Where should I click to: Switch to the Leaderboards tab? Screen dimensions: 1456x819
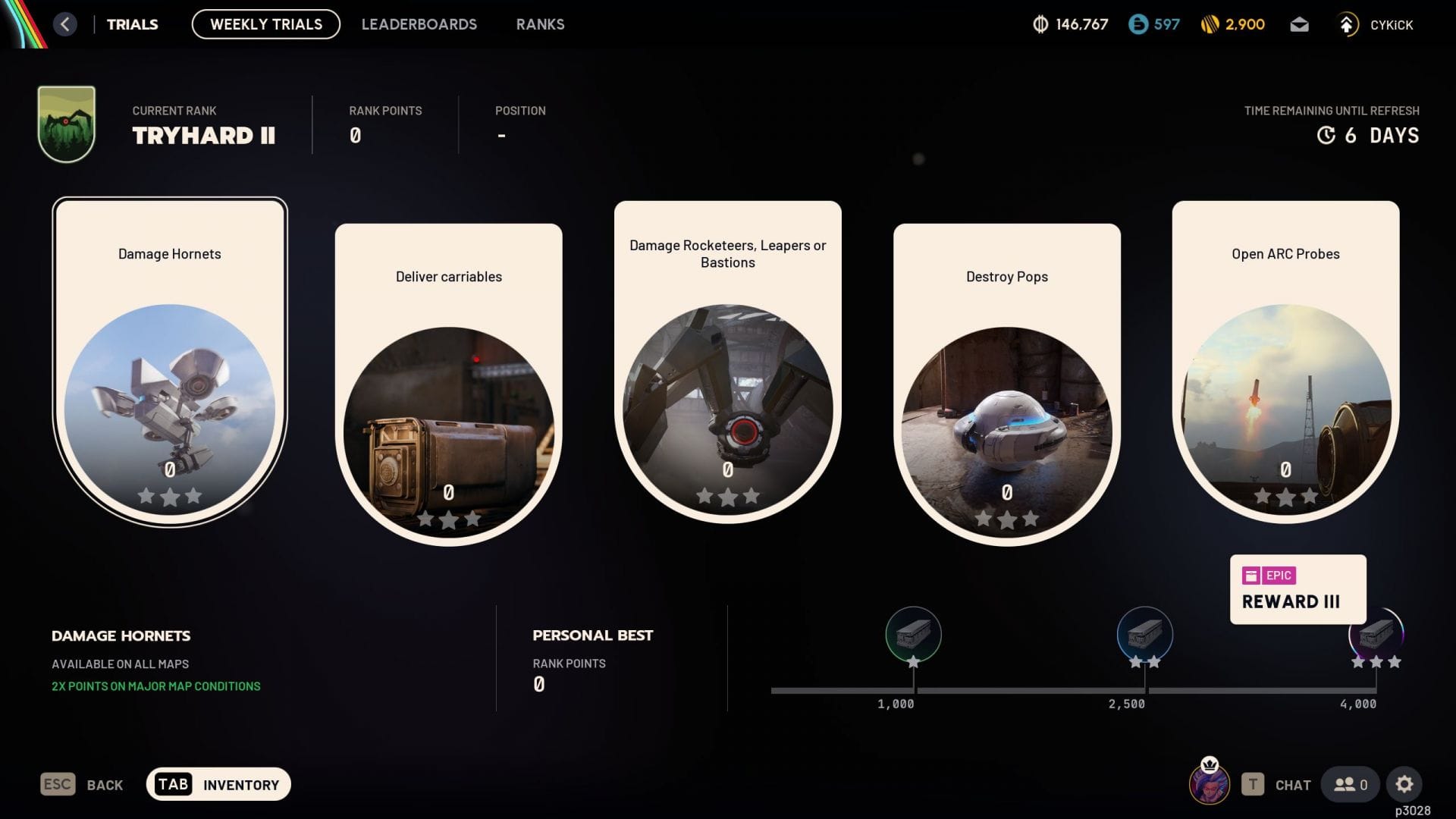click(x=420, y=24)
